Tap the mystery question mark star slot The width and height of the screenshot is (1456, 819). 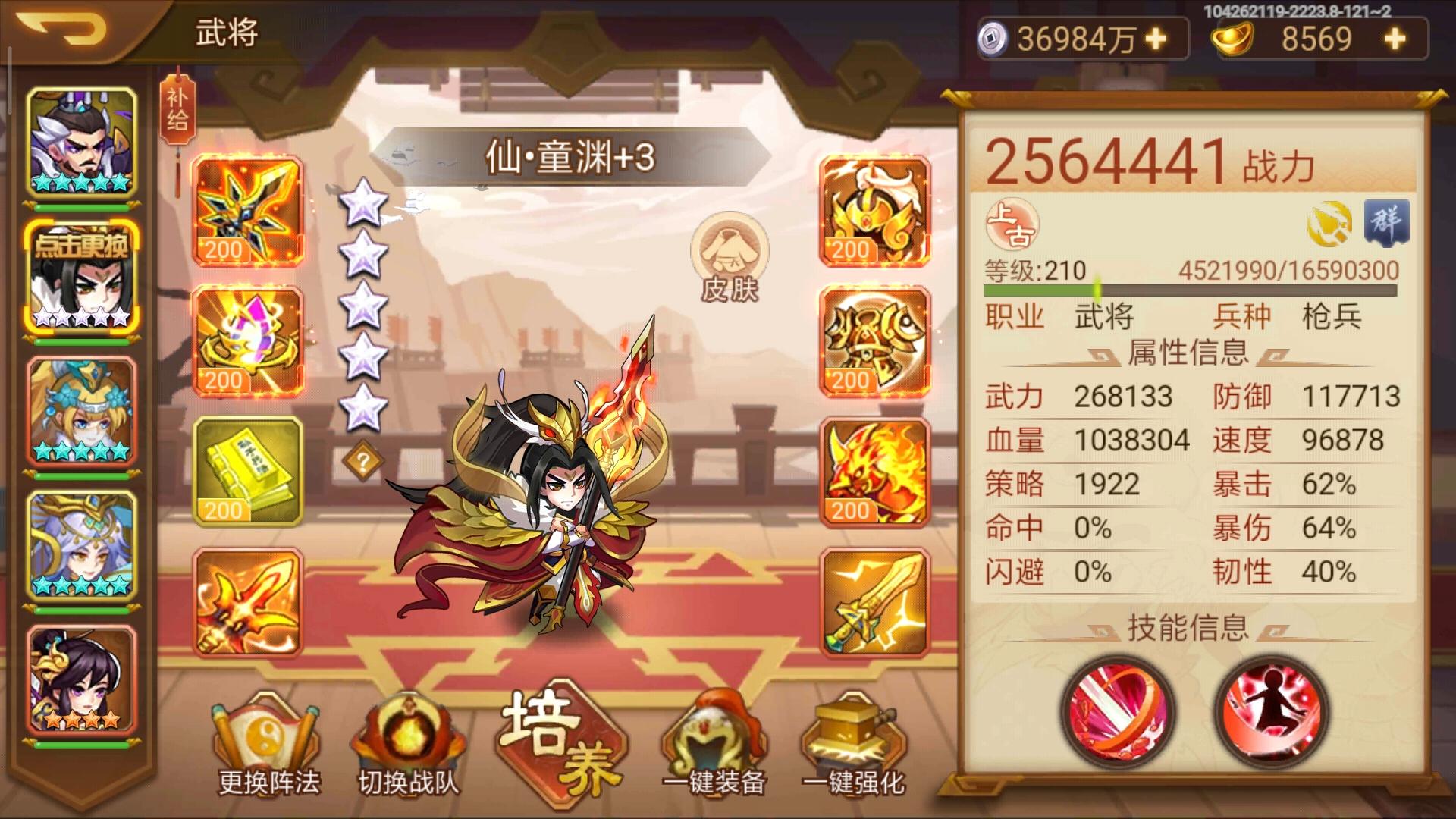pos(364,457)
